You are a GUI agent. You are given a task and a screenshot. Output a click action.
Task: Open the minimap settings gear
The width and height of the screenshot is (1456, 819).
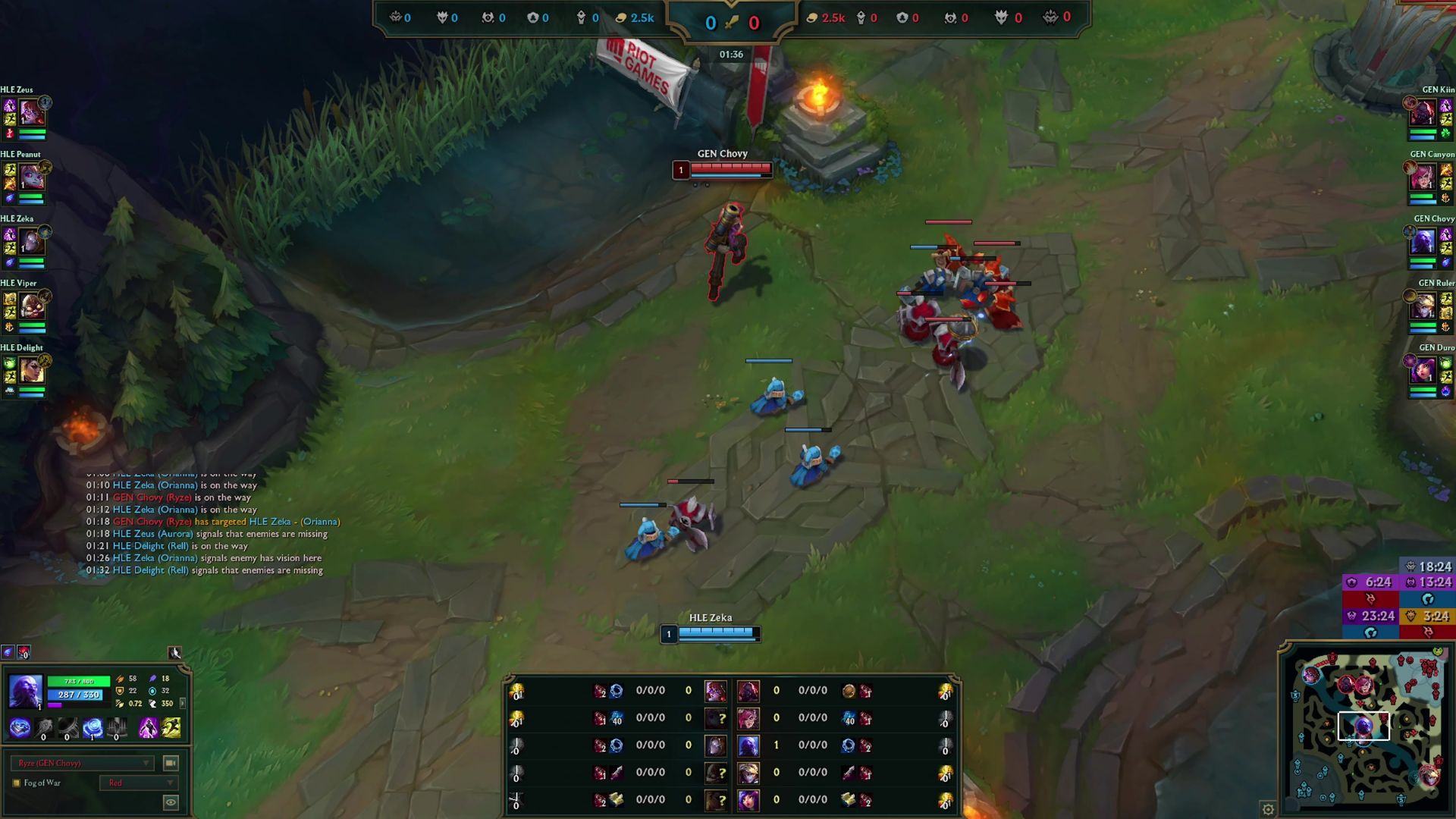[x=1268, y=809]
